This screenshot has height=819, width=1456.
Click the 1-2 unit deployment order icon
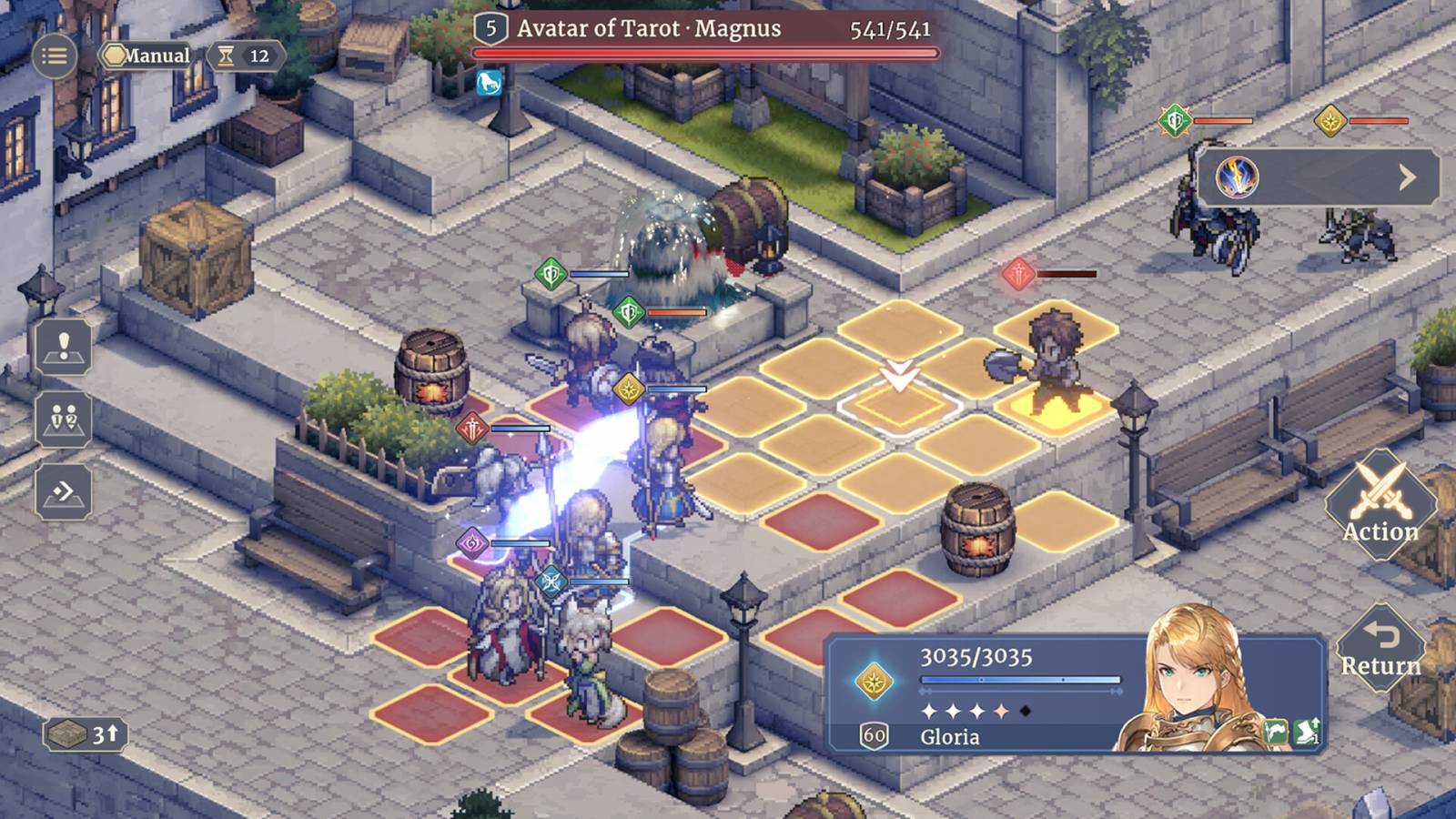62,419
